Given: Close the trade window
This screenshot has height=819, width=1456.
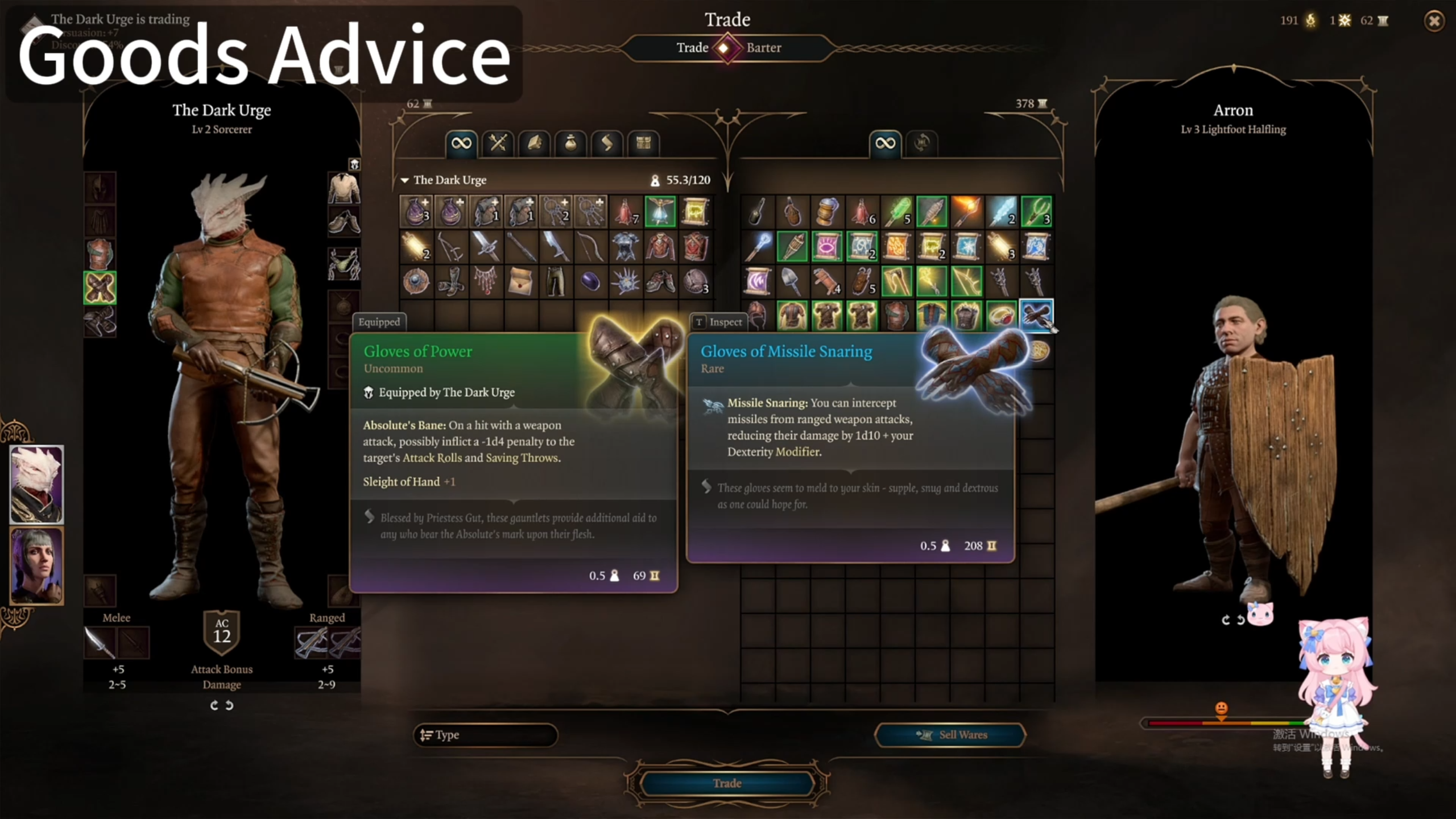Looking at the screenshot, I should [x=1434, y=21].
